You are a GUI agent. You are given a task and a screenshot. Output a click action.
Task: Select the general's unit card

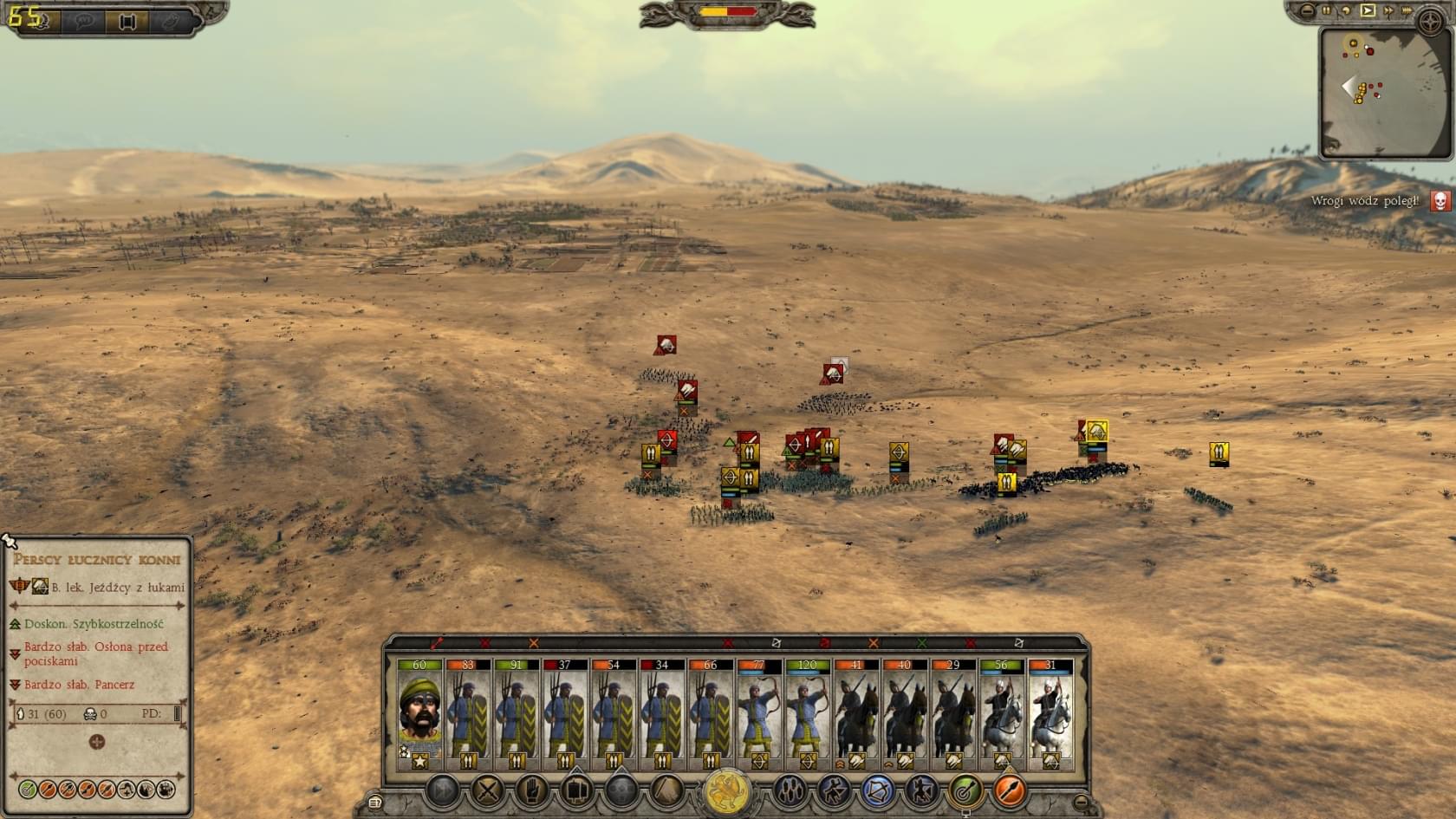pyautogui.click(x=419, y=714)
